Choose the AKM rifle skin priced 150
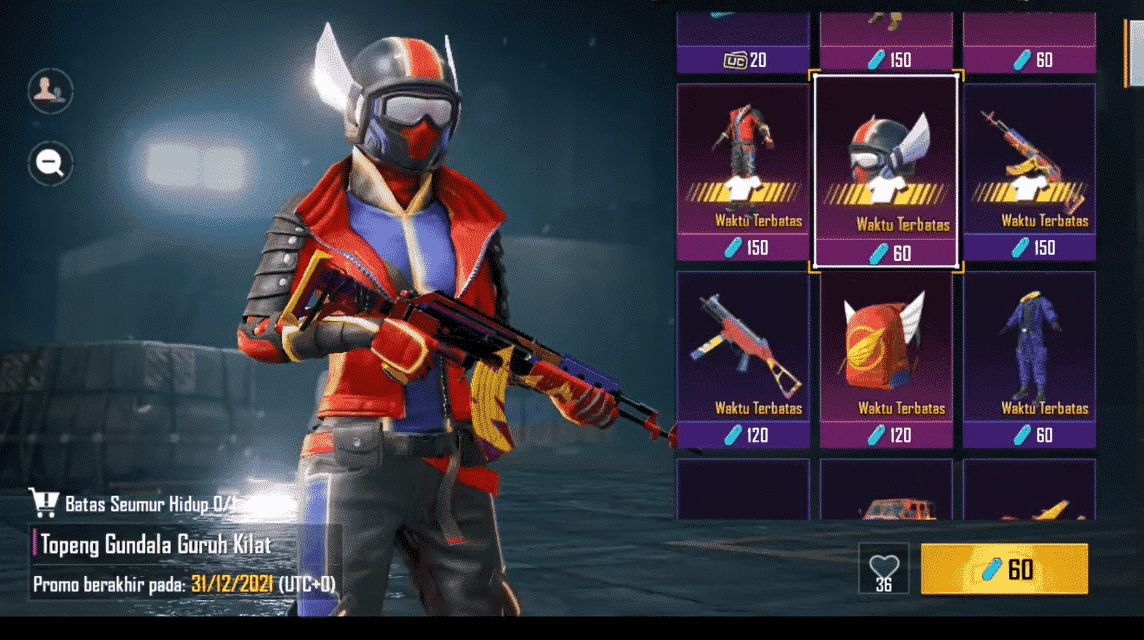The height and width of the screenshot is (640, 1144). click(x=1029, y=172)
